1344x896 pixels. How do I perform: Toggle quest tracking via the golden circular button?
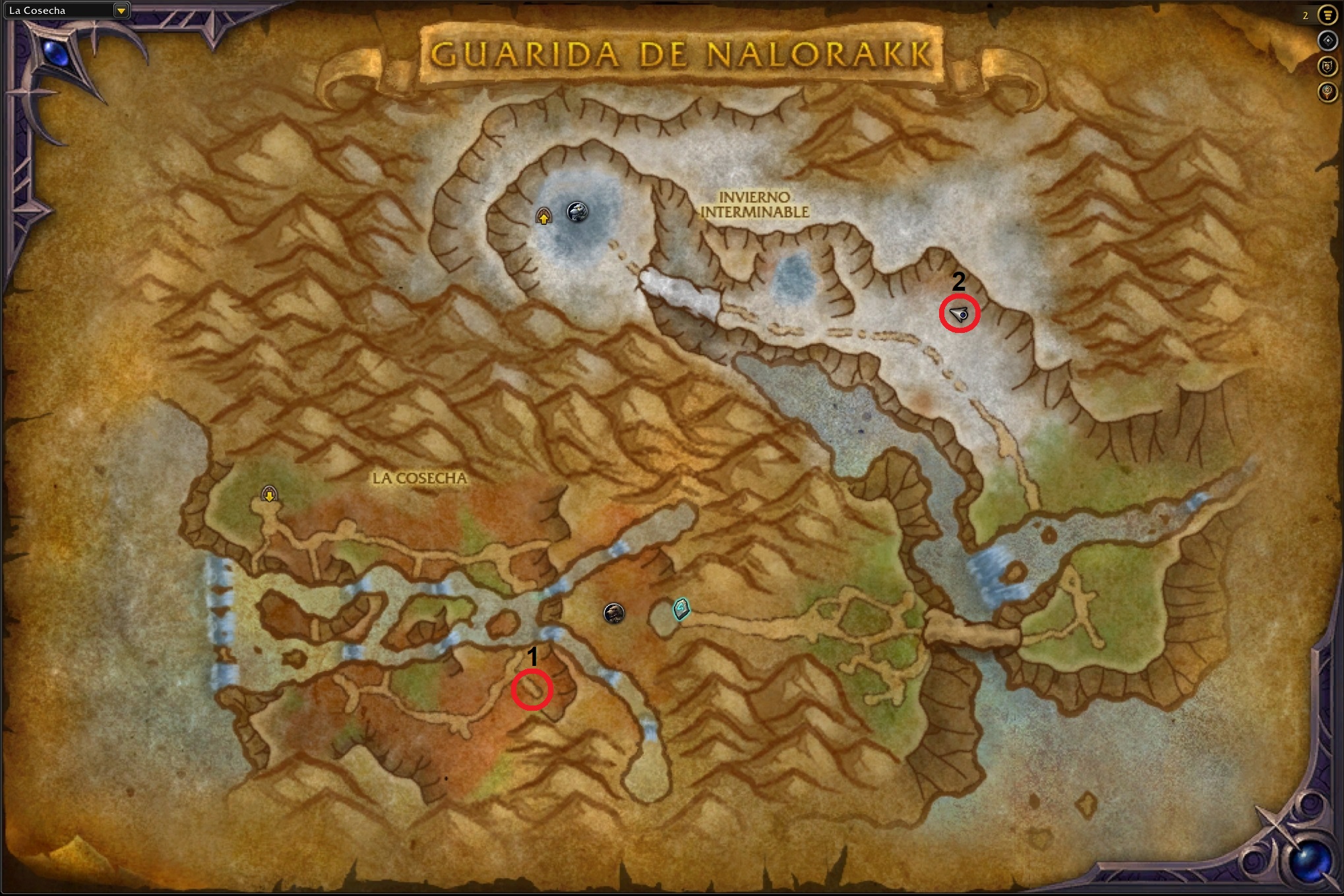[x=1328, y=15]
